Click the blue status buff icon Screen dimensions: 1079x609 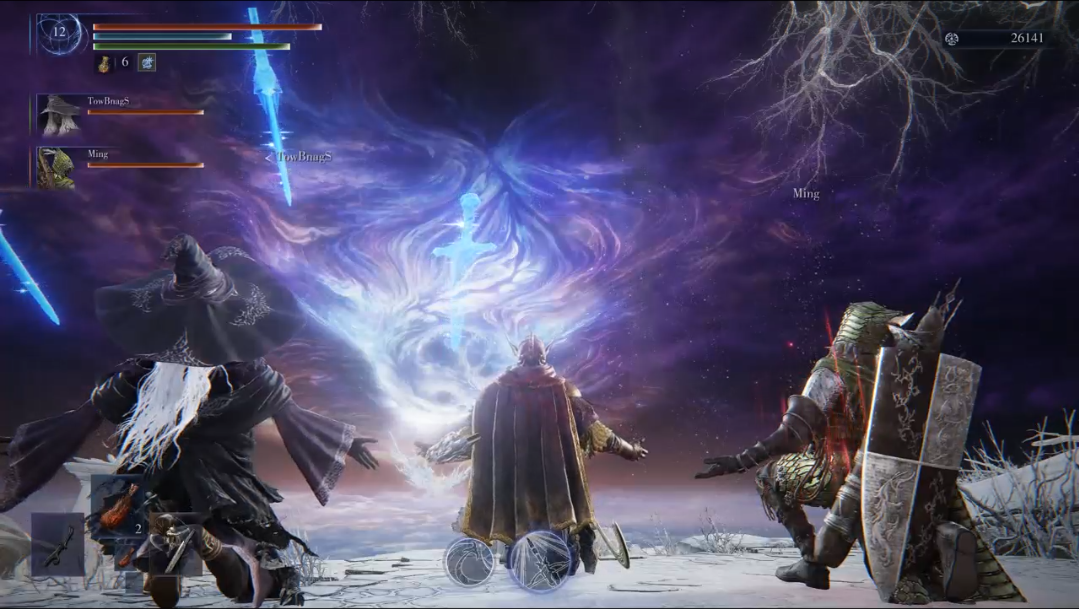tap(146, 62)
